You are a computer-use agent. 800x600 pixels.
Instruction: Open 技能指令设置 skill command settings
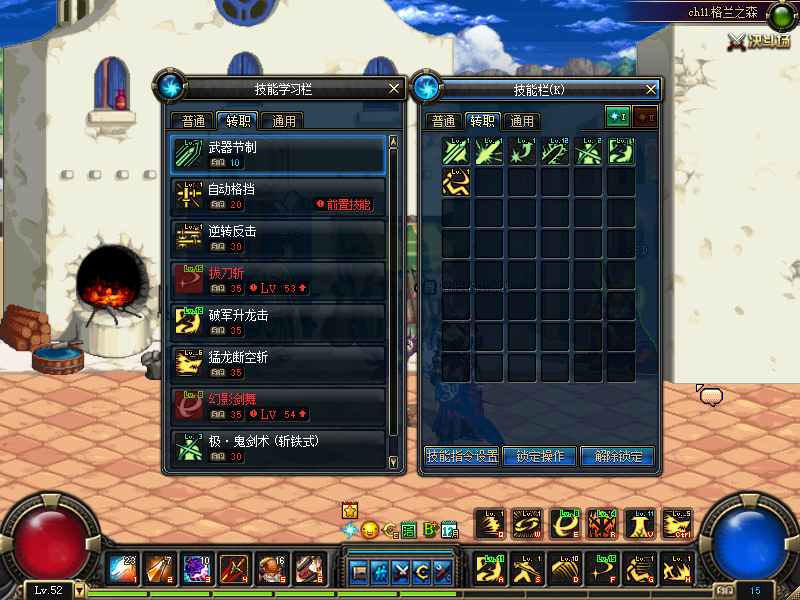(462, 456)
